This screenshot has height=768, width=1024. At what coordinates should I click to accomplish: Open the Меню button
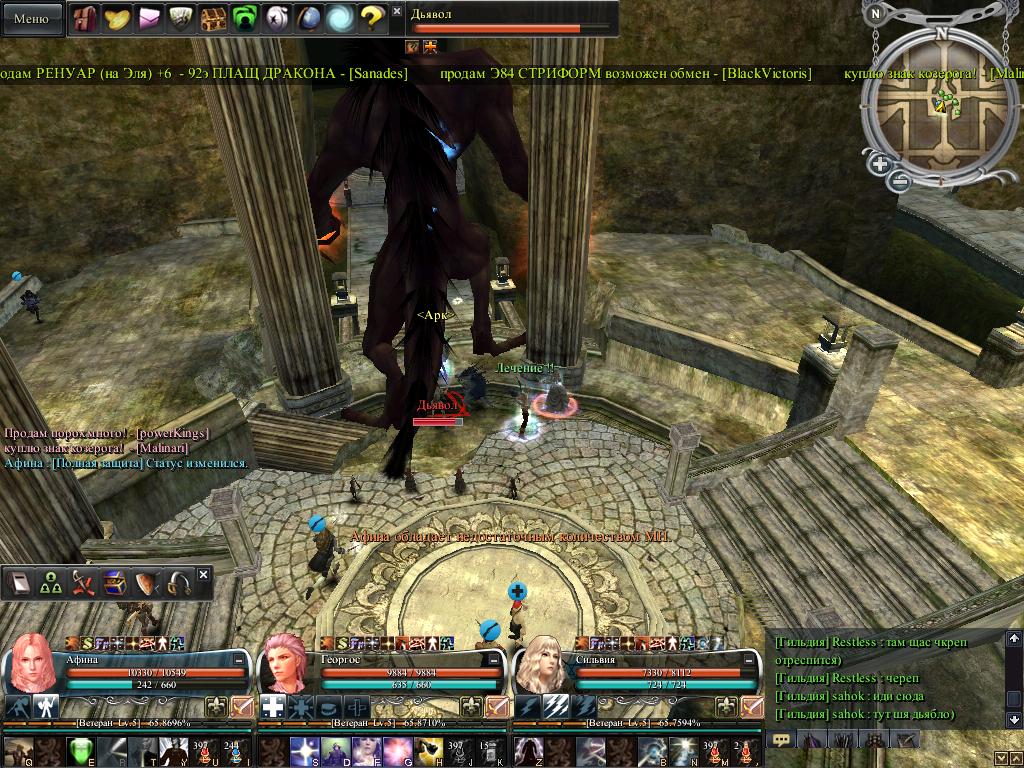coord(32,18)
